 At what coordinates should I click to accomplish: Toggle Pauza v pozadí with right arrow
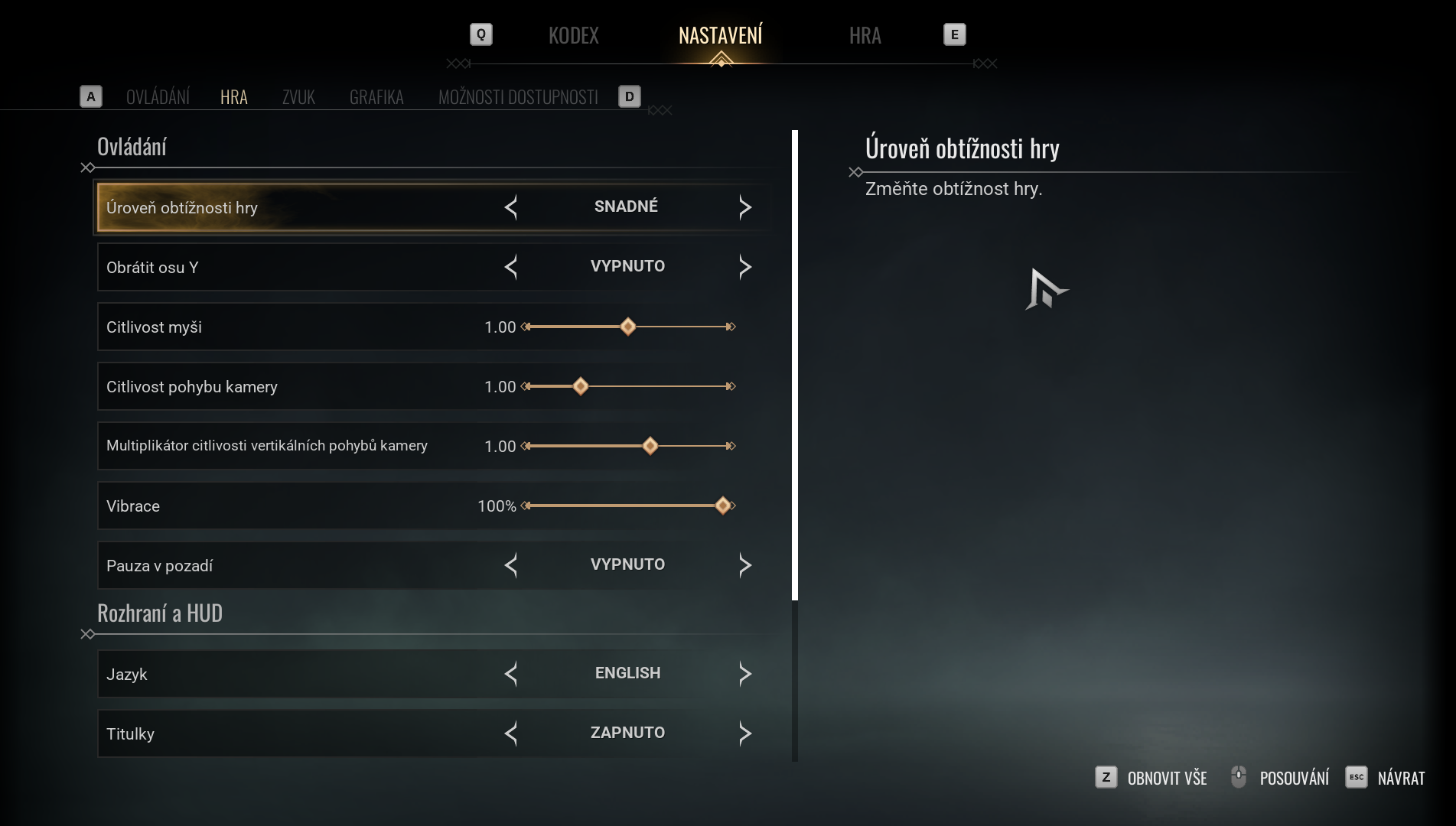(745, 565)
